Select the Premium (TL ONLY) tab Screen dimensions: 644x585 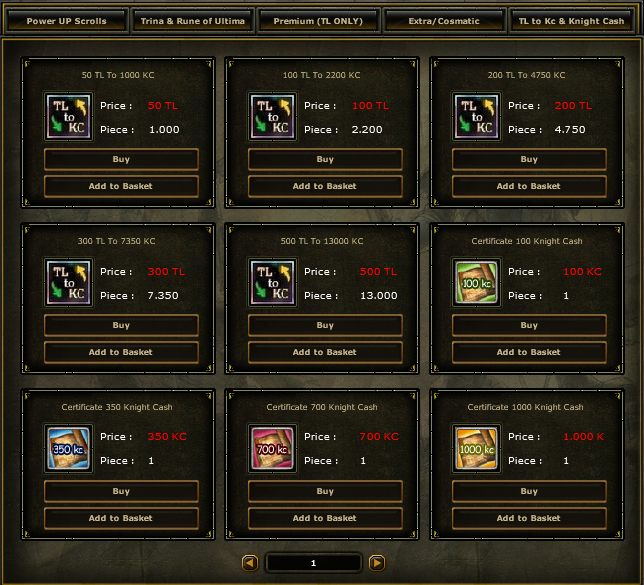[x=319, y=21]
